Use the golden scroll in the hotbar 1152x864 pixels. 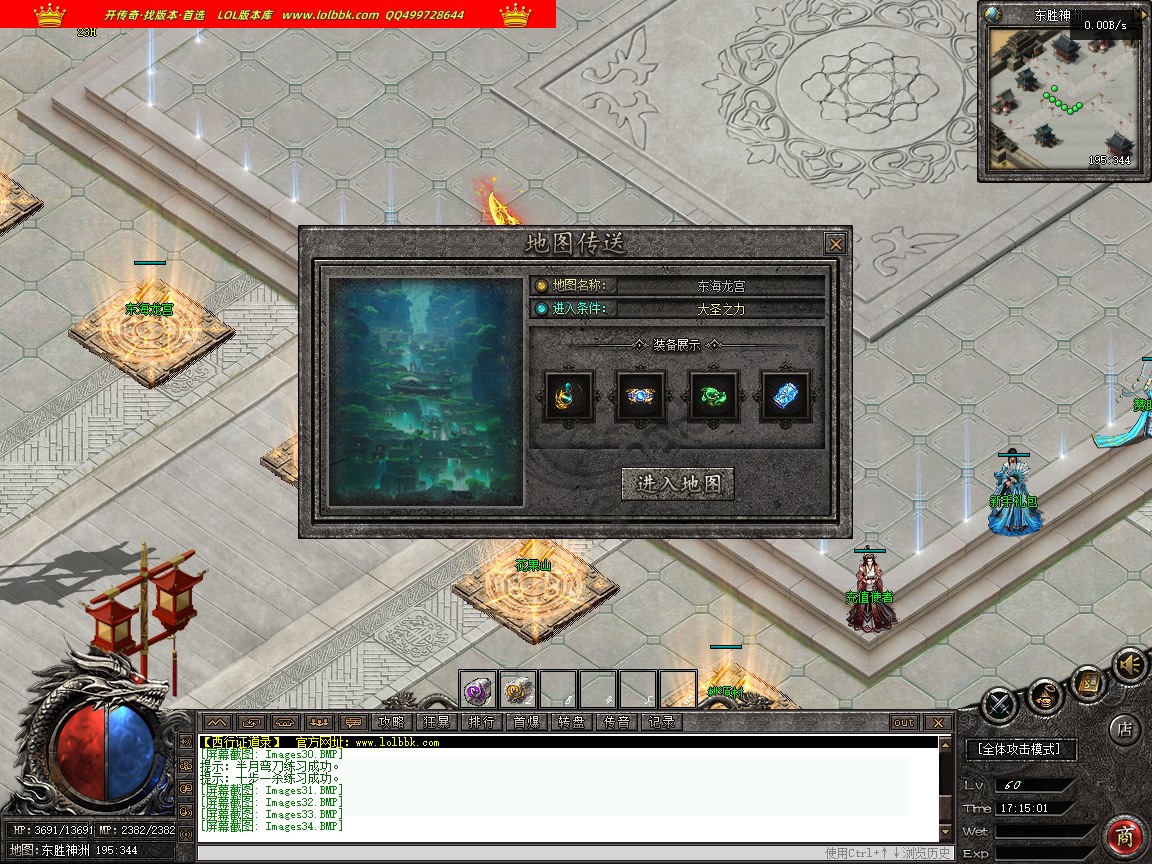click(x=518, y=689)
